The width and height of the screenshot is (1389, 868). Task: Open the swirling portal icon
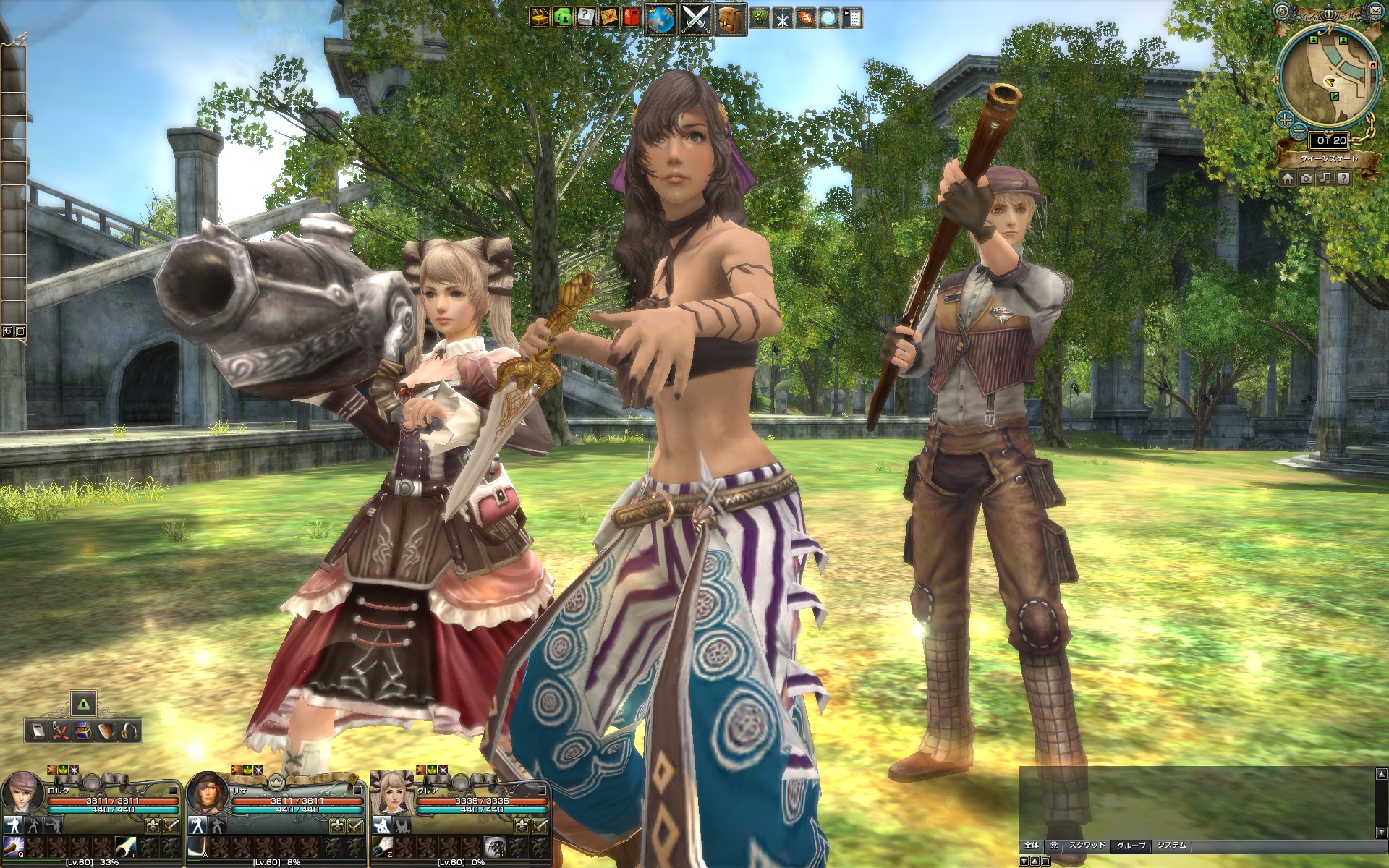(x=828, y=18)
